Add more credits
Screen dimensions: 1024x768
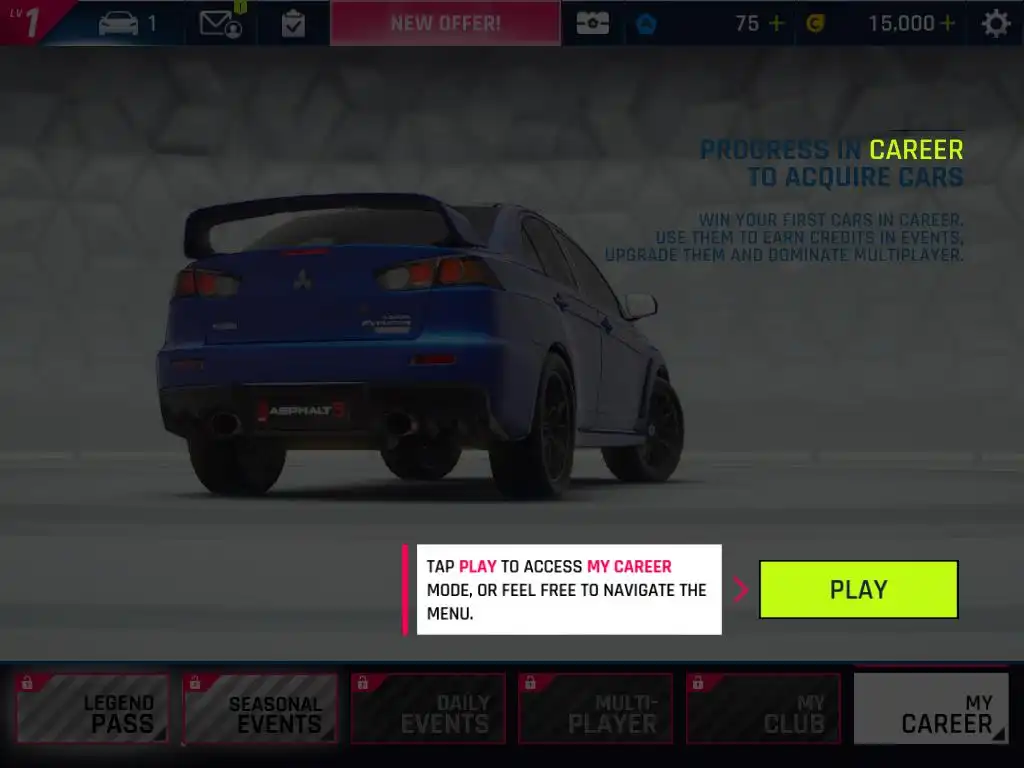point(947,23)
